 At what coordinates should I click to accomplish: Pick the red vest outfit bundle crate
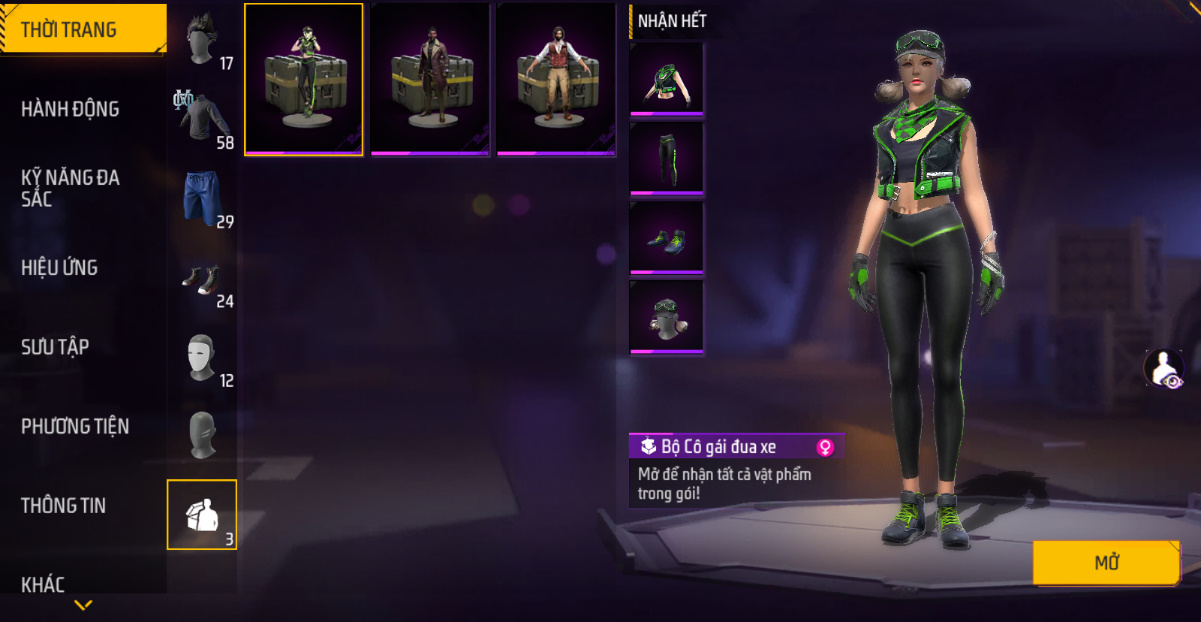[x=556, y=79]
